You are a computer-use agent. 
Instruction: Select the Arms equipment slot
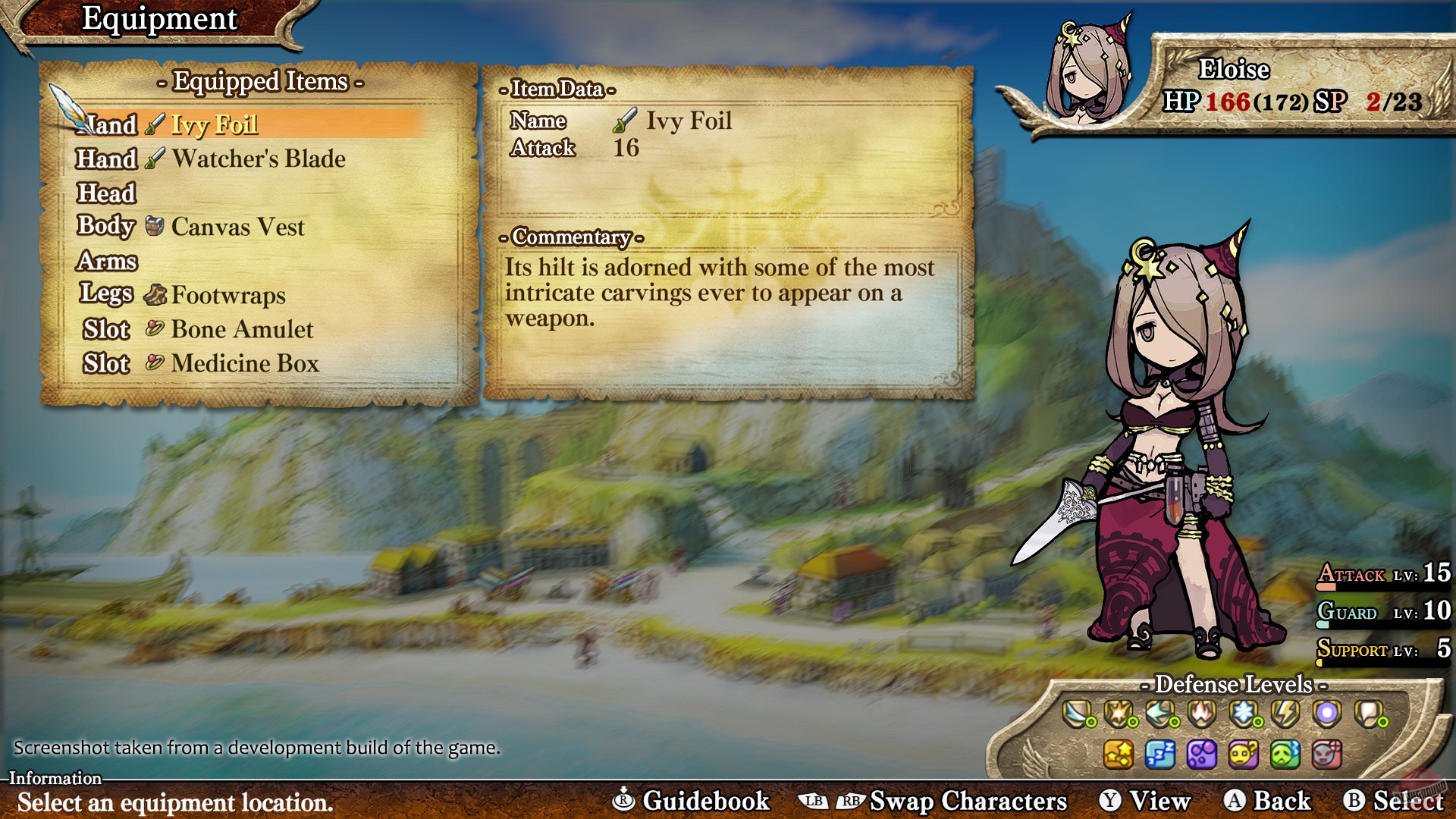pyautogui.click(x=106, y=262)
